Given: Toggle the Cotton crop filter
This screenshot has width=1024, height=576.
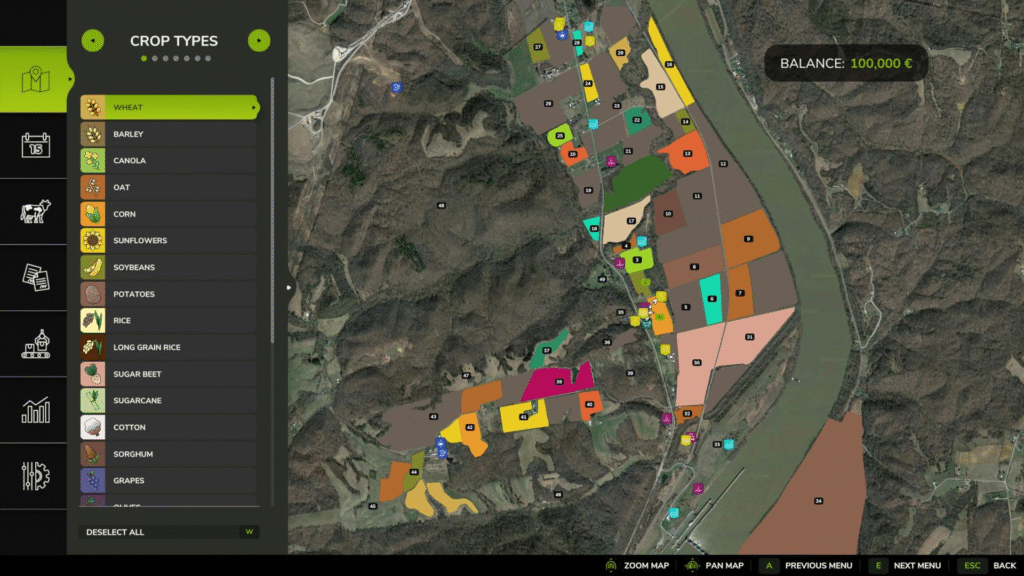Looking at the screenshot, I should tap(168, 428).
